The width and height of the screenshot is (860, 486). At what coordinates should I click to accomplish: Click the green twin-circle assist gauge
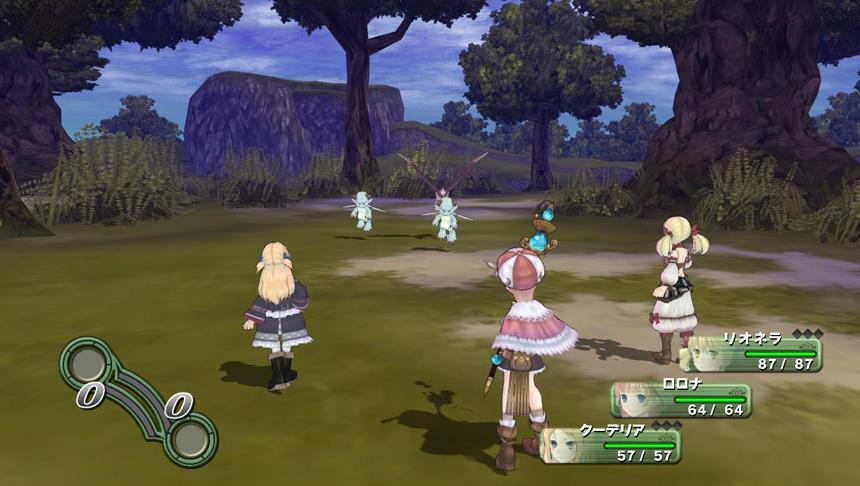137,400
